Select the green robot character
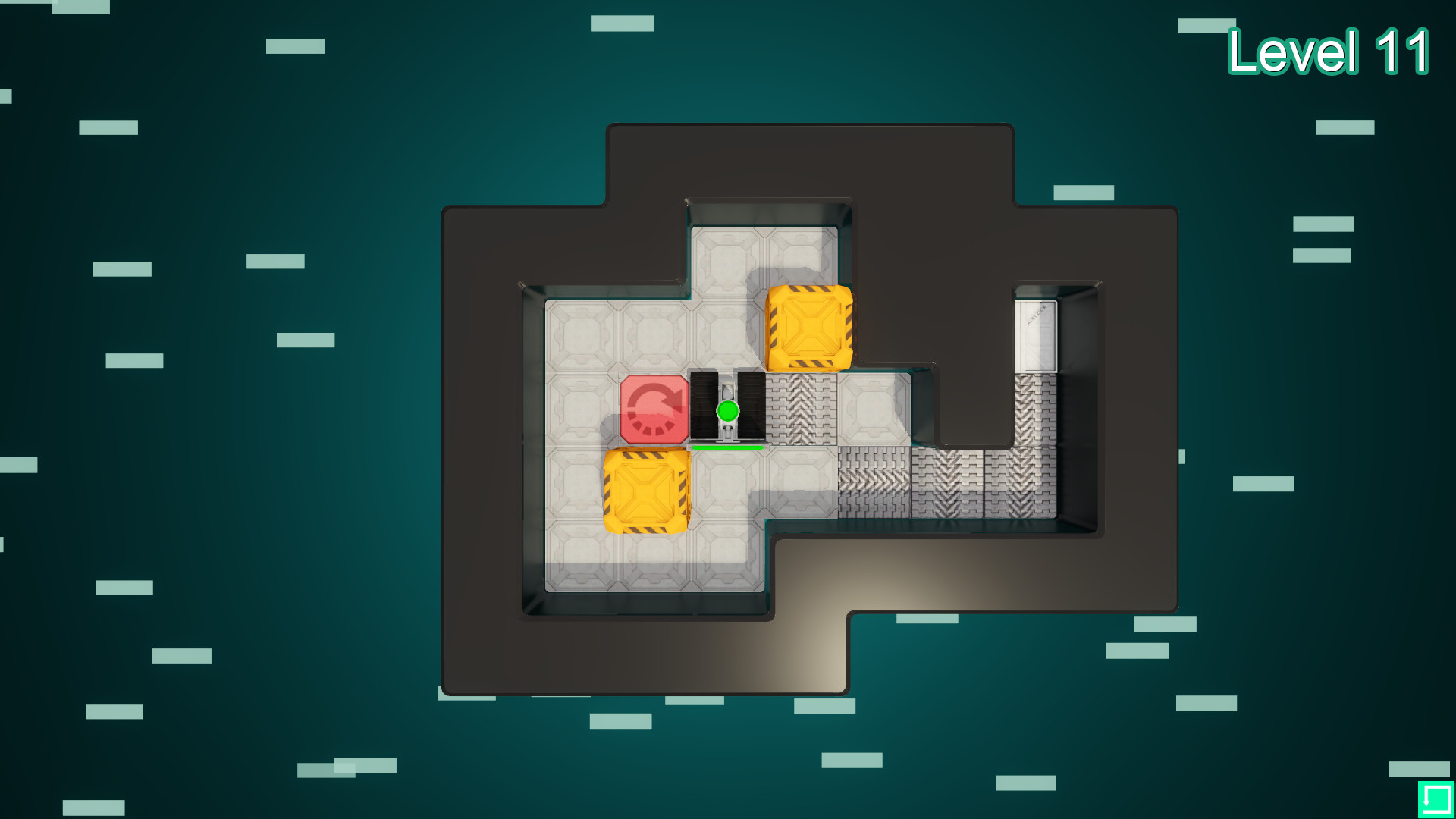 pyautogui.click(x=726, y=409)
